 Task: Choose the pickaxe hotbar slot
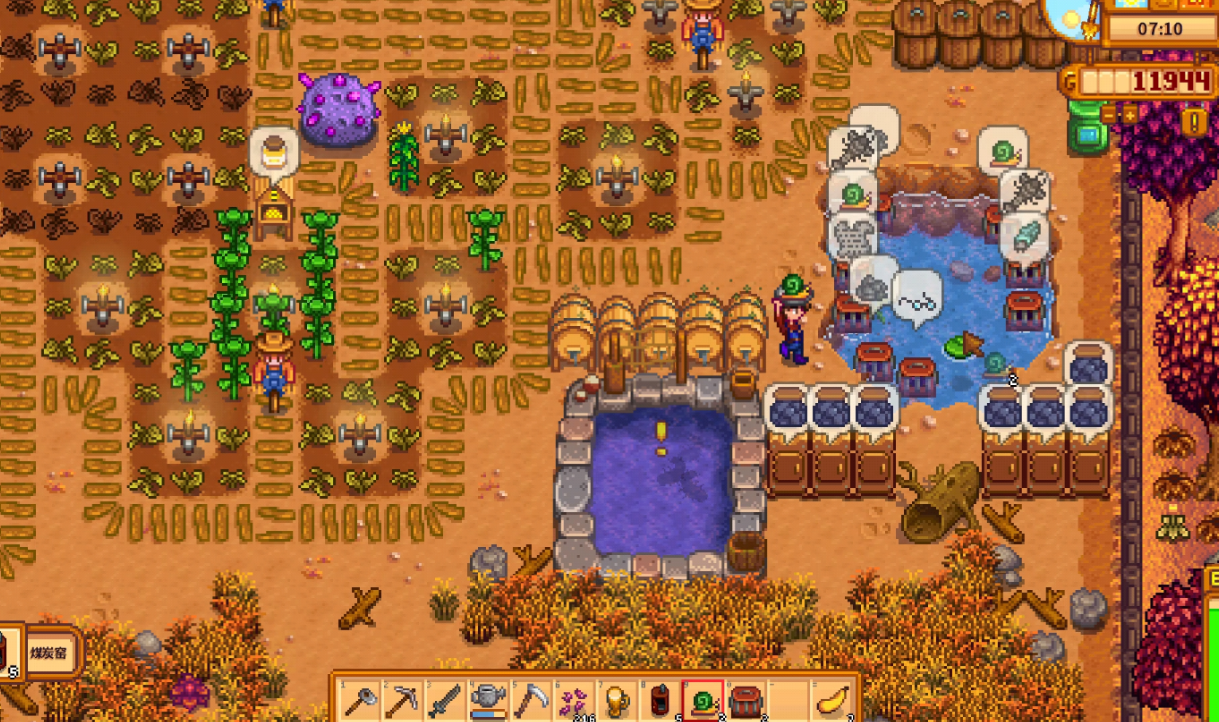(x=404, y=699)
